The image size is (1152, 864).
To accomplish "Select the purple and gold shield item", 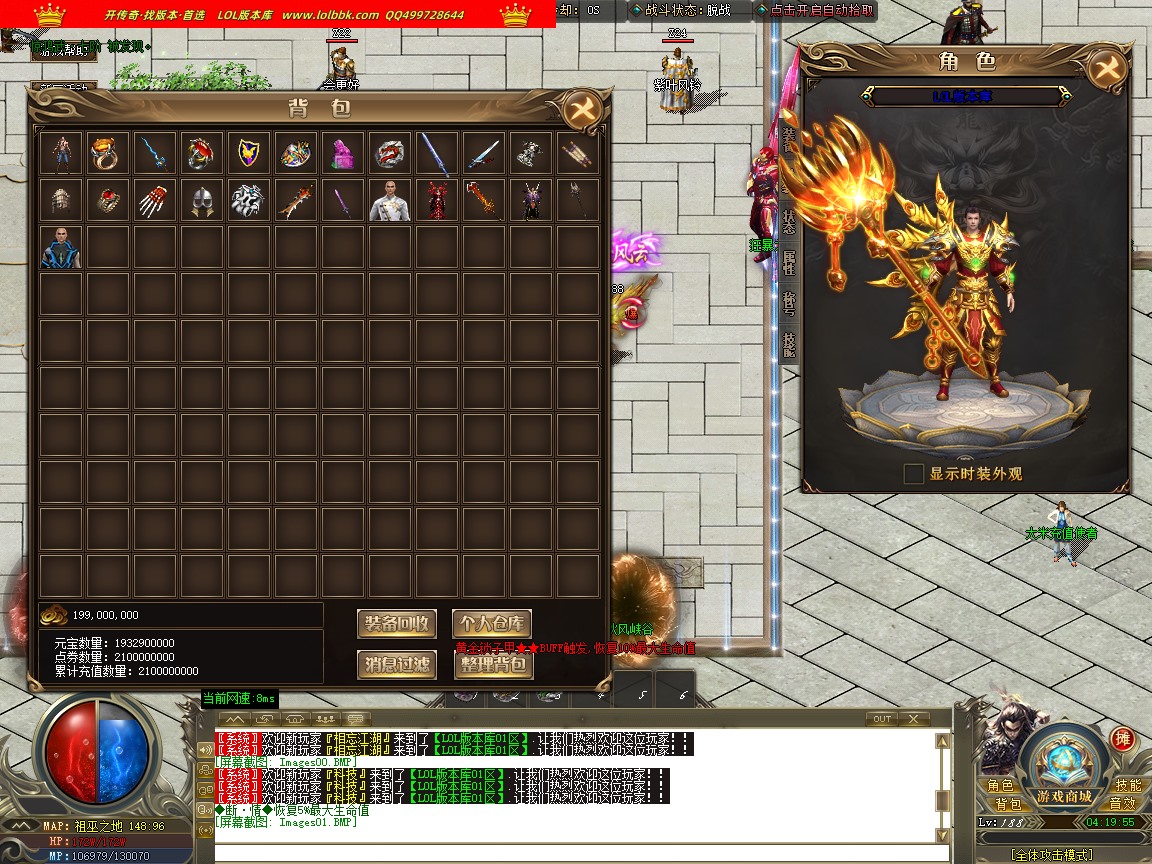I will pos(248,154).
